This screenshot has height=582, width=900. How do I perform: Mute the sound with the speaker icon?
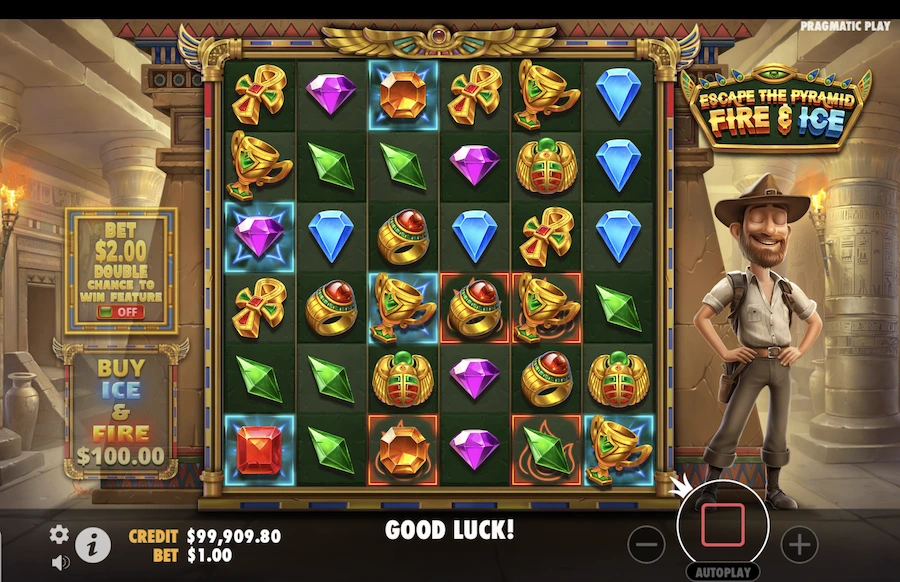tap(60, 562)
